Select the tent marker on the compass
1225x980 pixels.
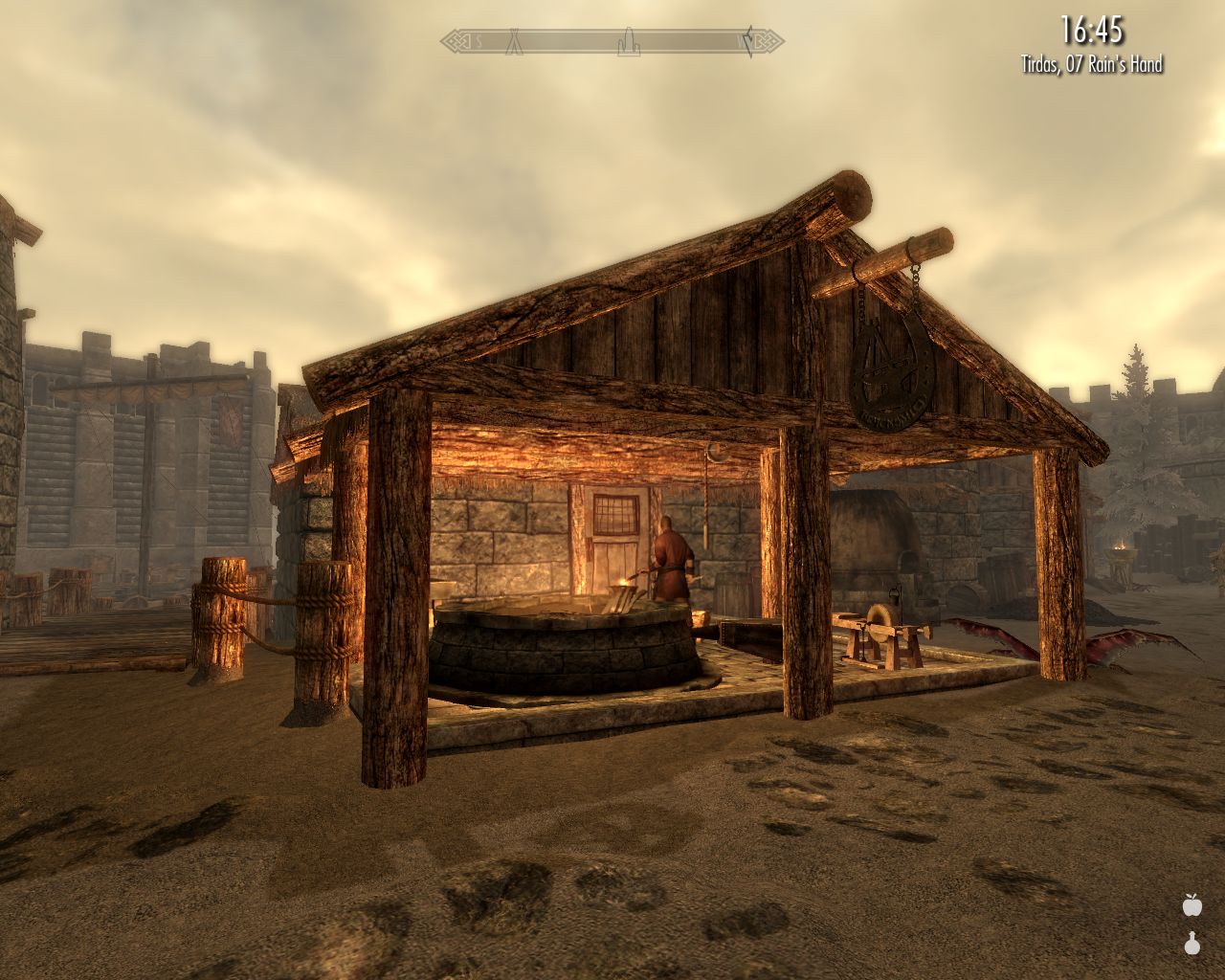(515, 42)
